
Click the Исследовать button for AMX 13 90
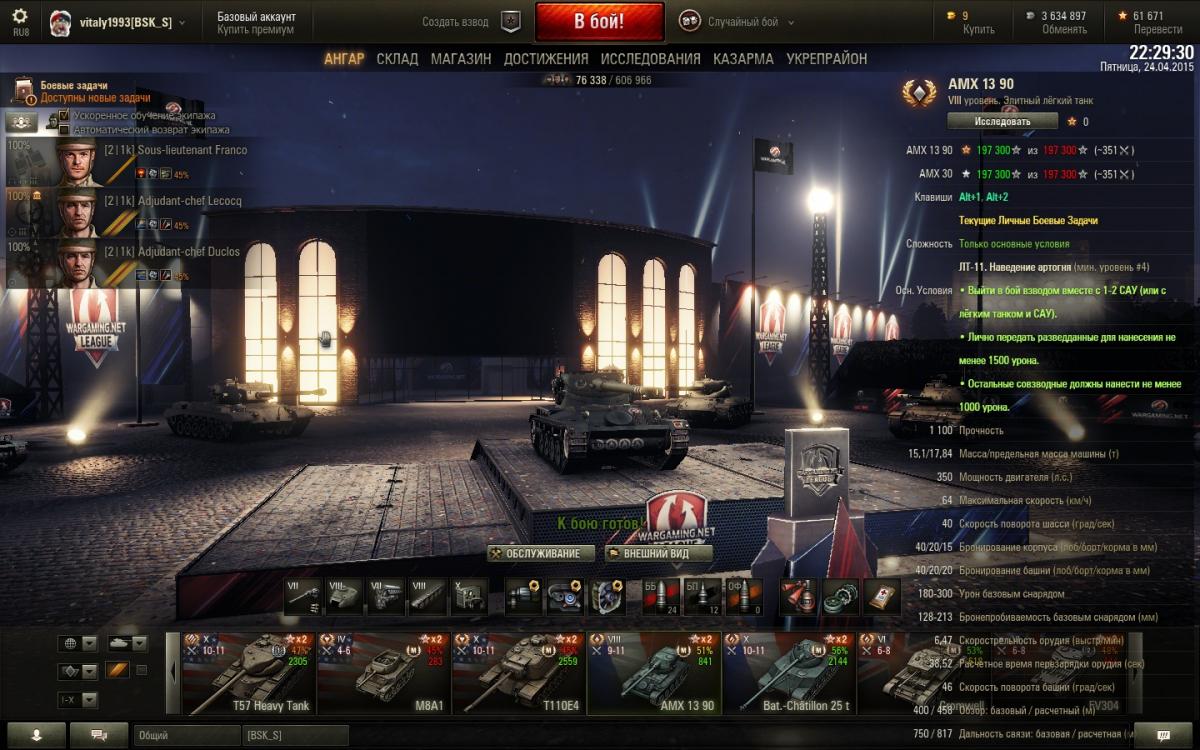[x=1002, y=121]
